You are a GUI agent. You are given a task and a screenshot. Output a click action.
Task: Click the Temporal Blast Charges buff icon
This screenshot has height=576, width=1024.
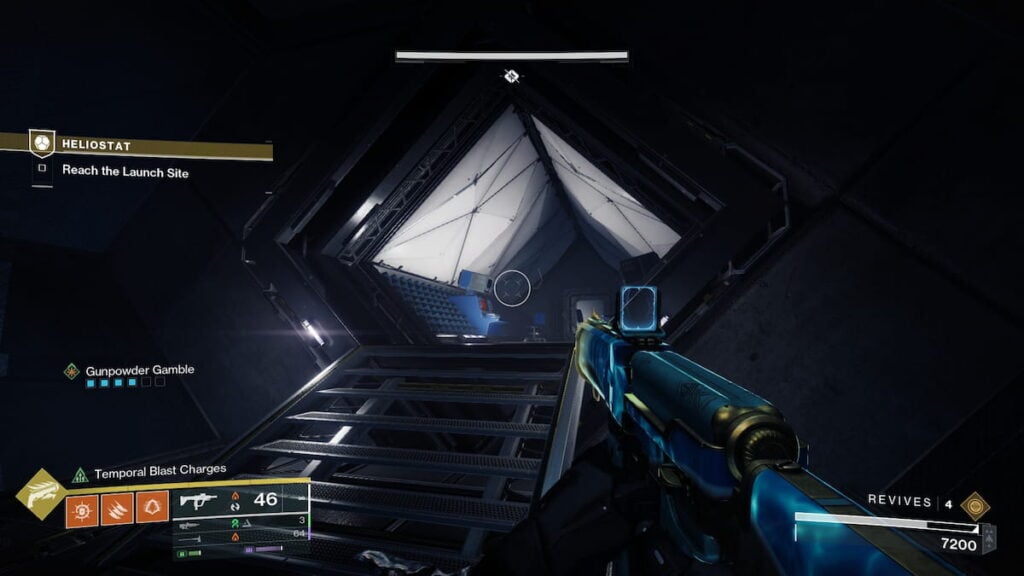click(x=81, y=475)
